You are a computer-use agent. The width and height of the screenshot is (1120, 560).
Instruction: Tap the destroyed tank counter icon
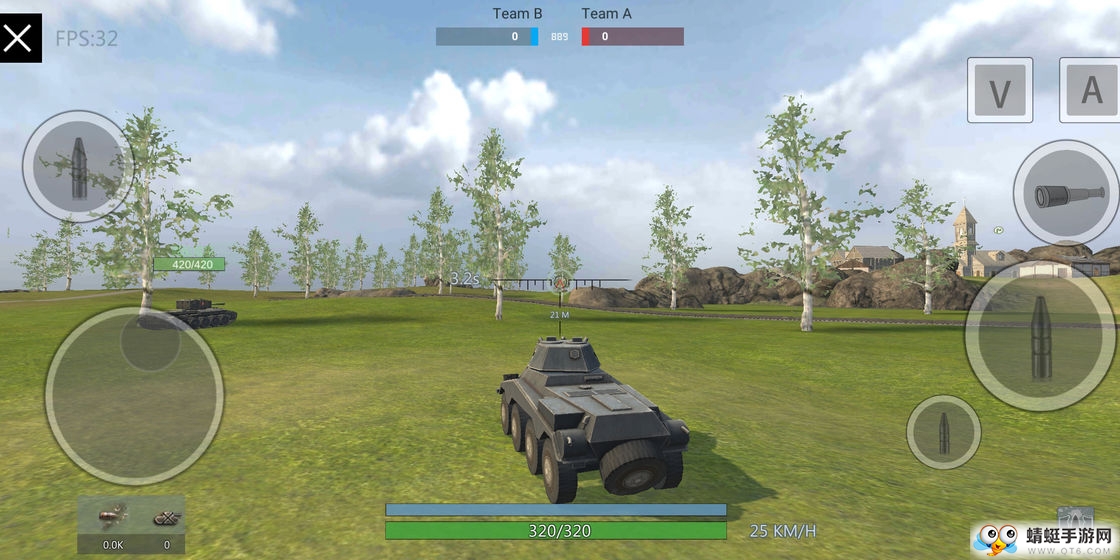point(166,518)
